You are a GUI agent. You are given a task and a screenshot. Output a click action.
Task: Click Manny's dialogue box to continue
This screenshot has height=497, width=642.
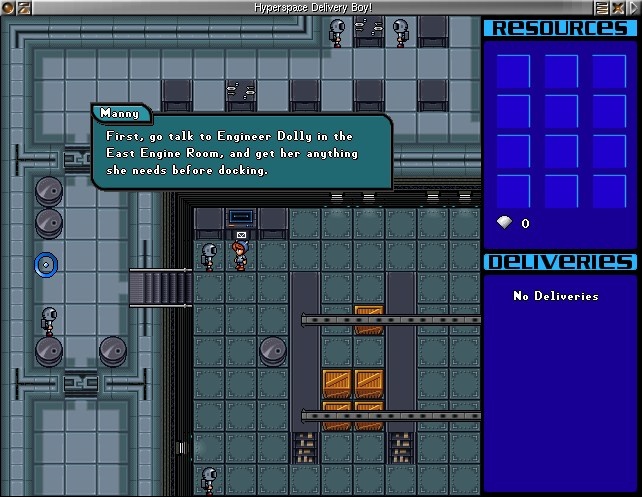point(242,152)
